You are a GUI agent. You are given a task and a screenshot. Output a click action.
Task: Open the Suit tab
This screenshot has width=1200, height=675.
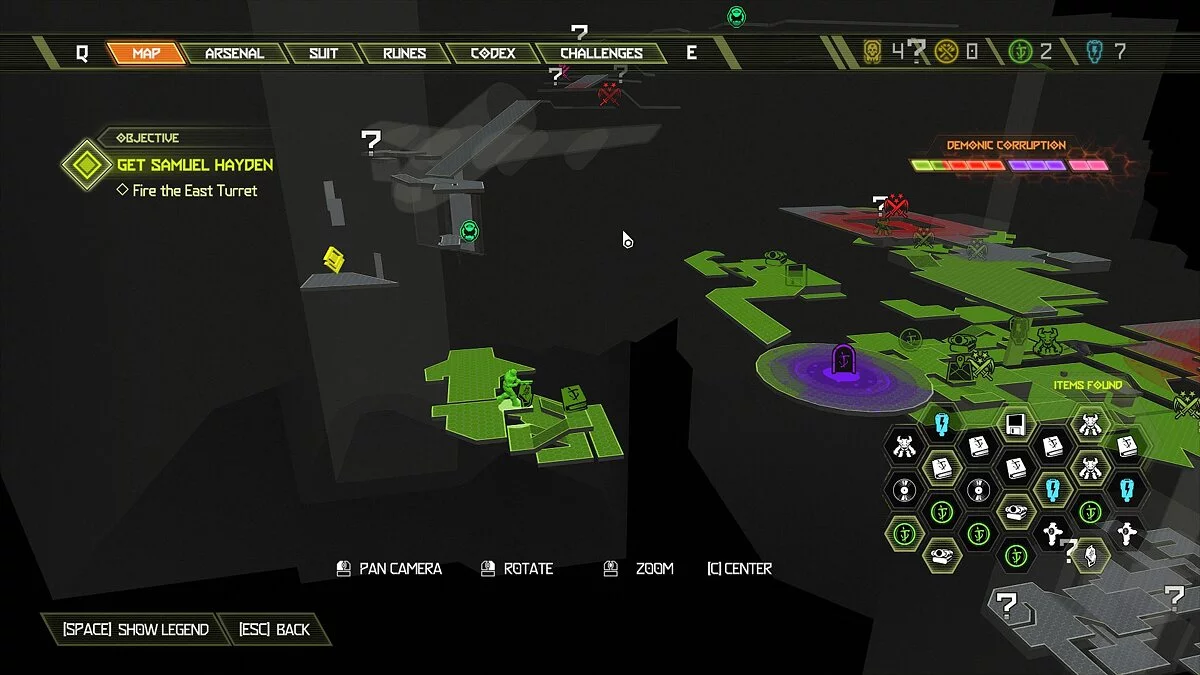[323, 53]
